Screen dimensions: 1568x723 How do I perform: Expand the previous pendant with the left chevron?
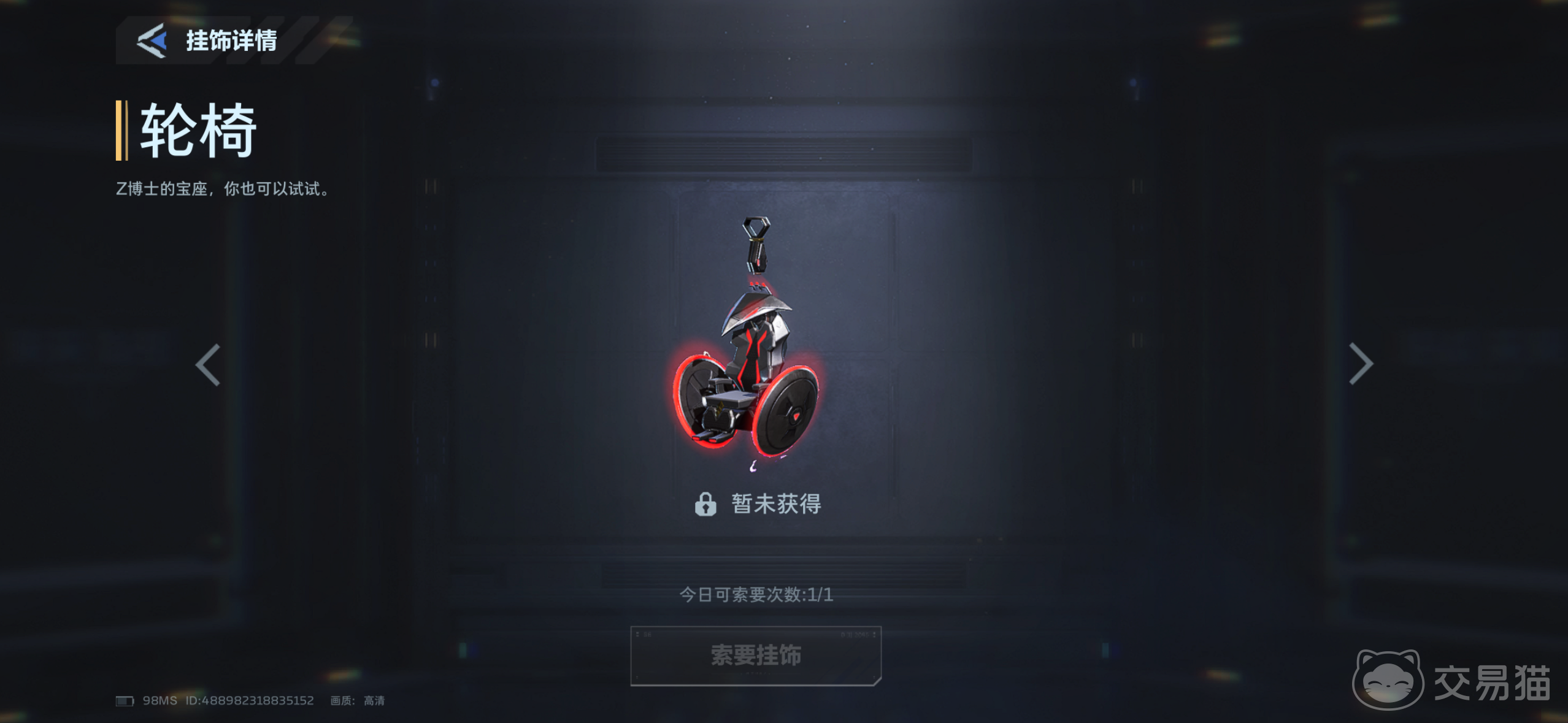[x=207, y=364]
